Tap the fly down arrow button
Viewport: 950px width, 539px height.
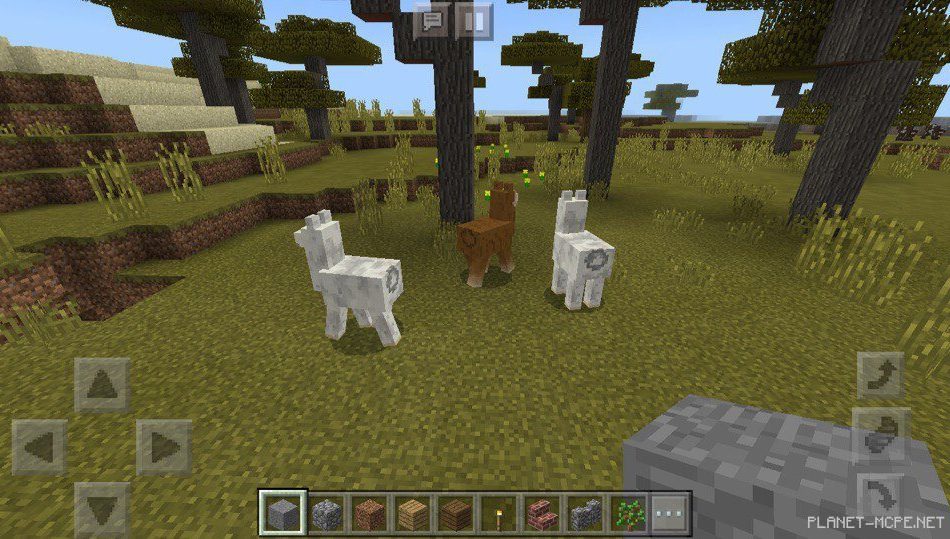pos(880,495)
